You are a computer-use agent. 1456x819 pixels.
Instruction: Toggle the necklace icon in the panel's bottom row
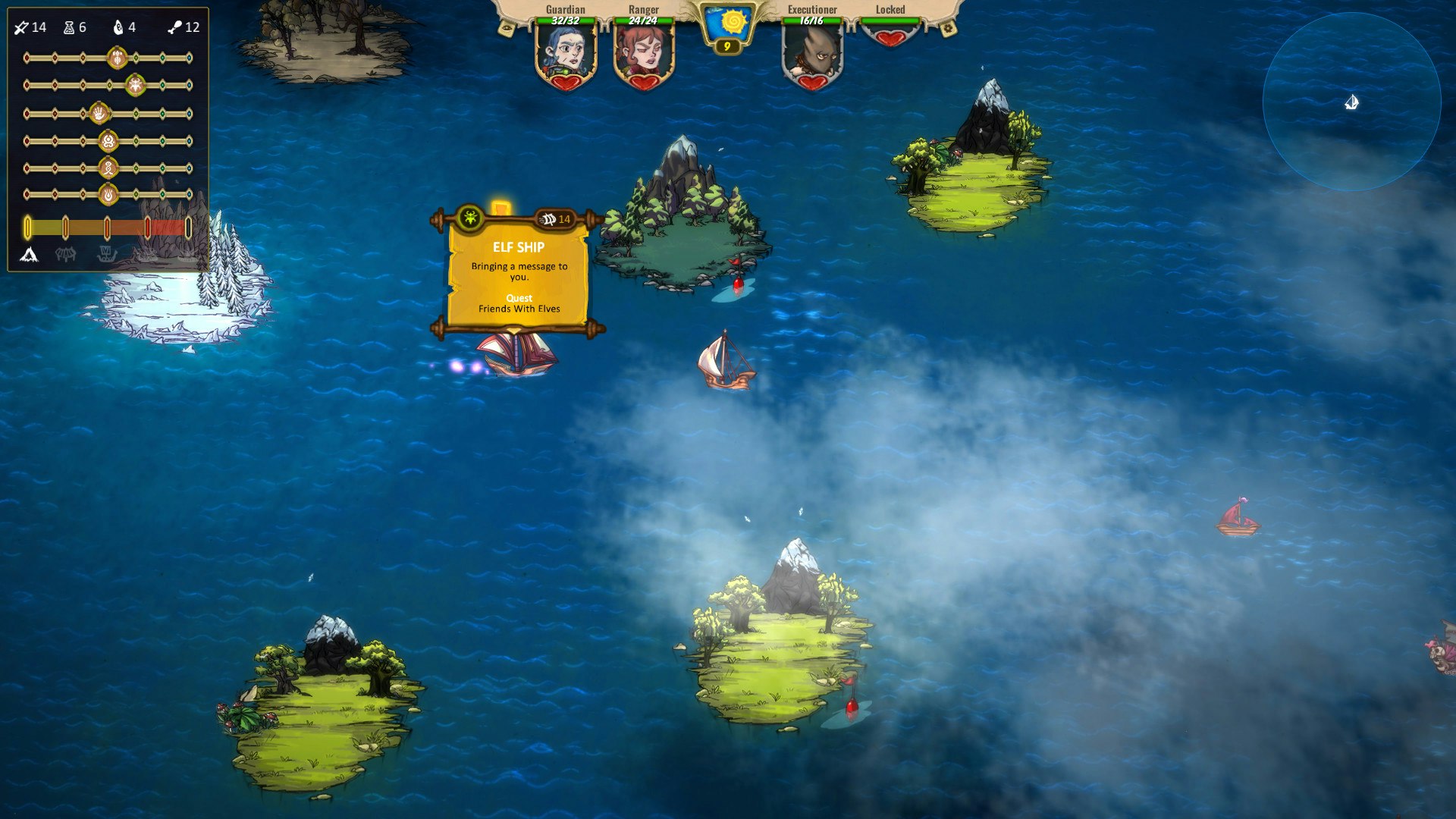click(x=65, y=253)
